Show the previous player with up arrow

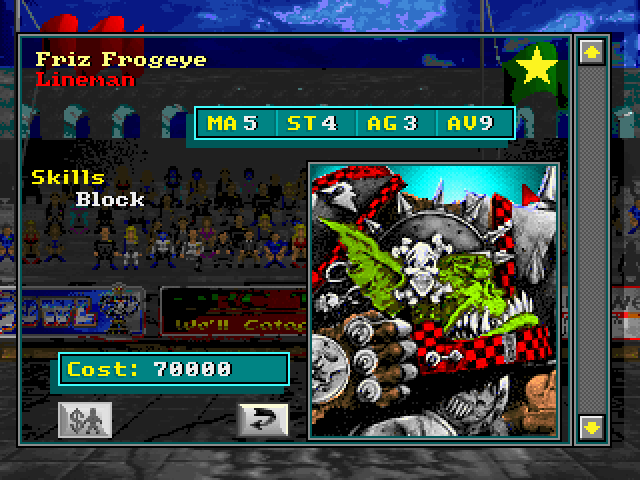tap(591, 49)
